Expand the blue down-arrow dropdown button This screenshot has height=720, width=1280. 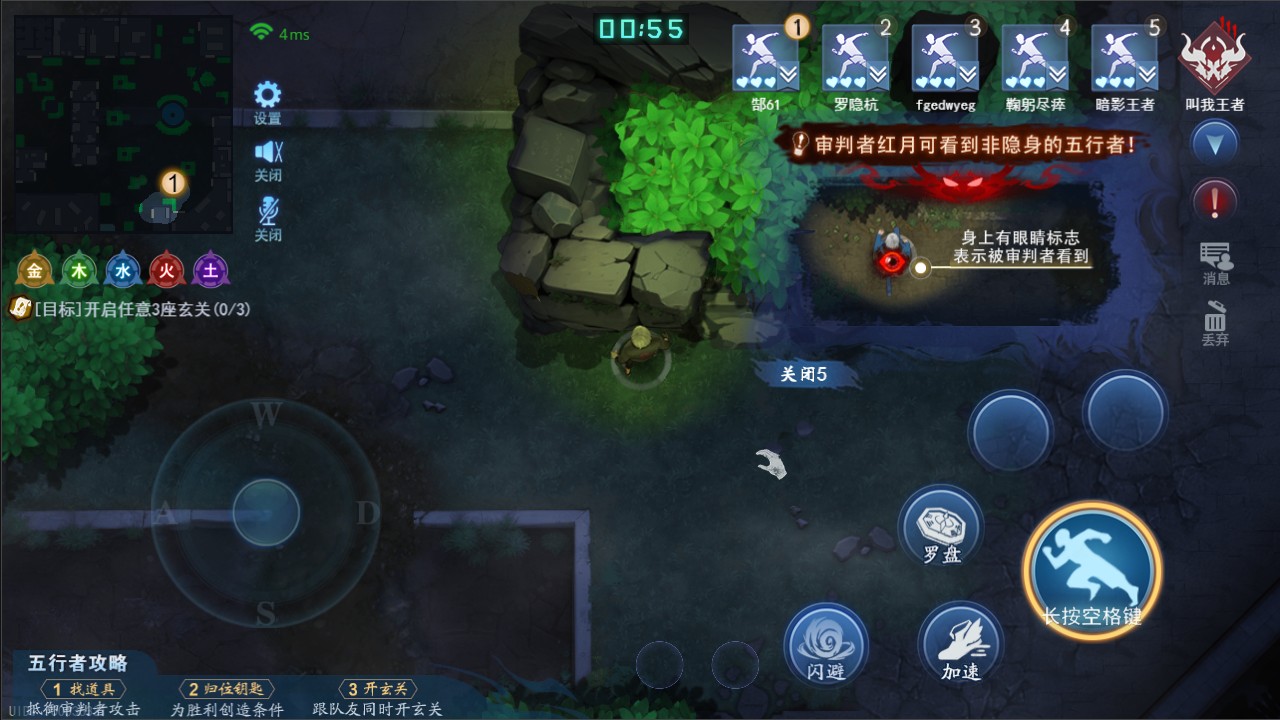point(1215,145)
